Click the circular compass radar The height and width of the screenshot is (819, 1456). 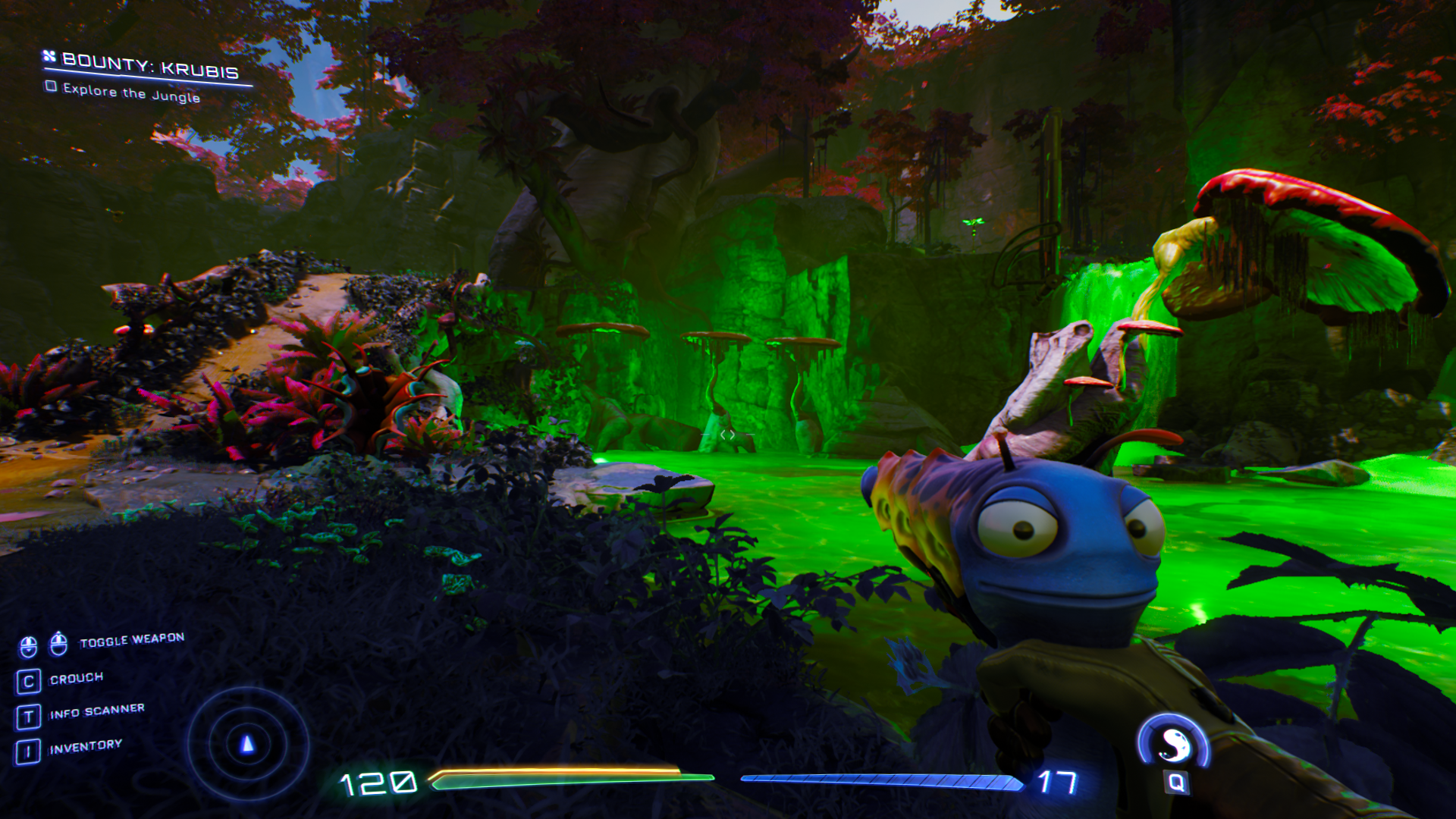pos(247,744)
